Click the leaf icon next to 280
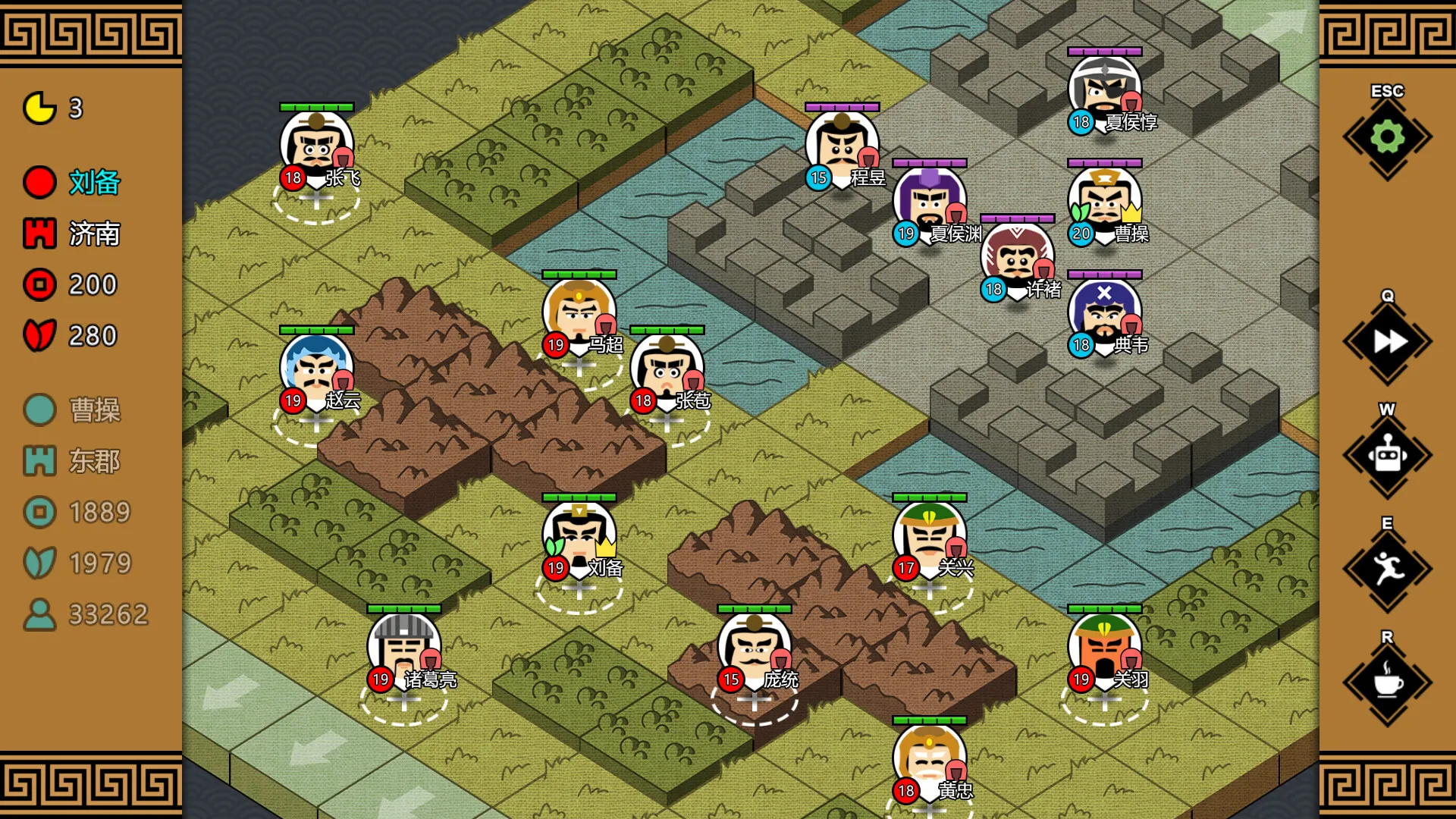Screen dimensions: 1456x819 (38, 335)
